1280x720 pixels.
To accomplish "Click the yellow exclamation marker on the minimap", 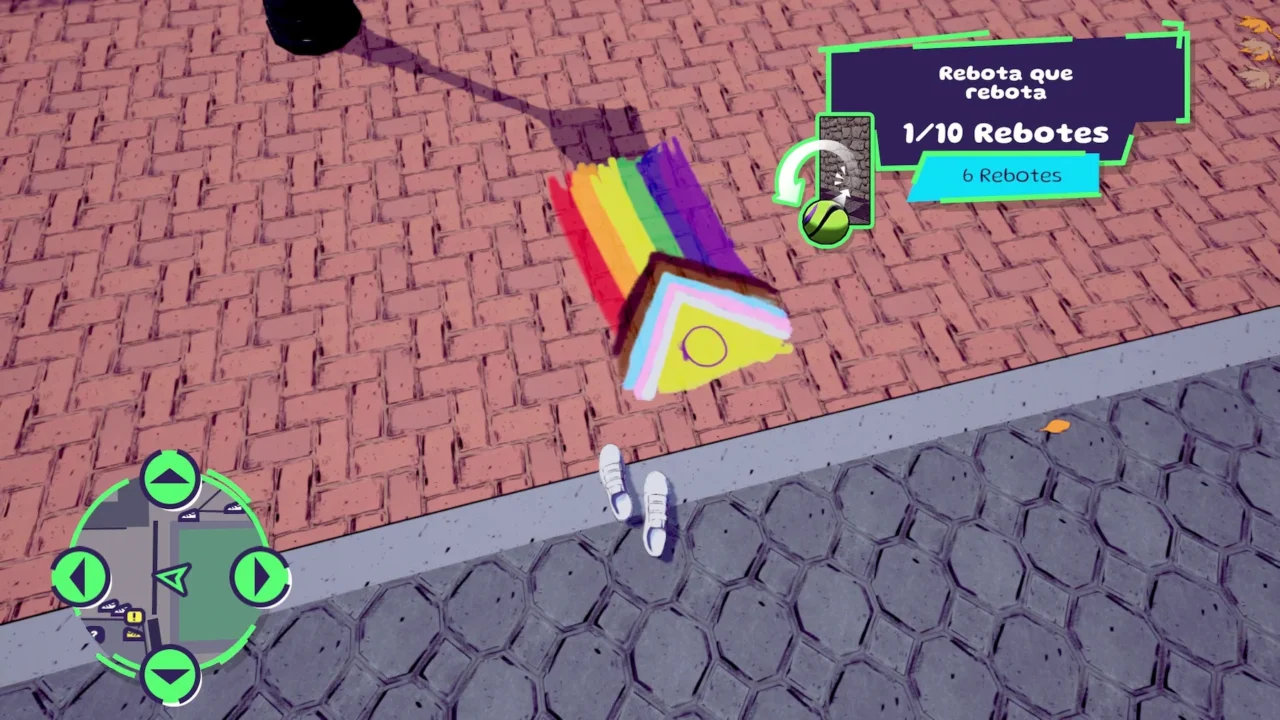I will [x=133, y=616].
